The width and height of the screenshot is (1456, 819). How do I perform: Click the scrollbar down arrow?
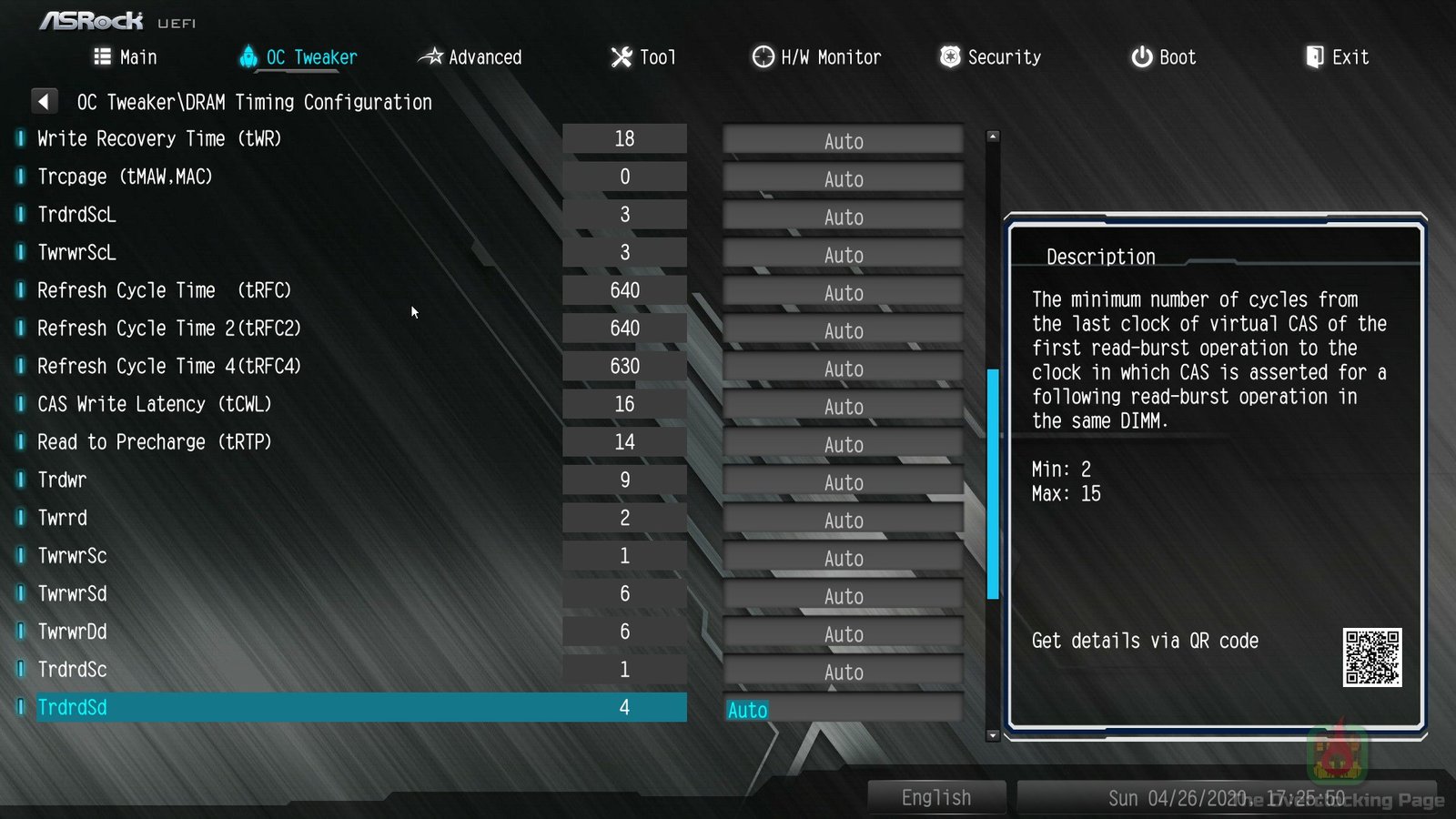[x=993, y=735]
